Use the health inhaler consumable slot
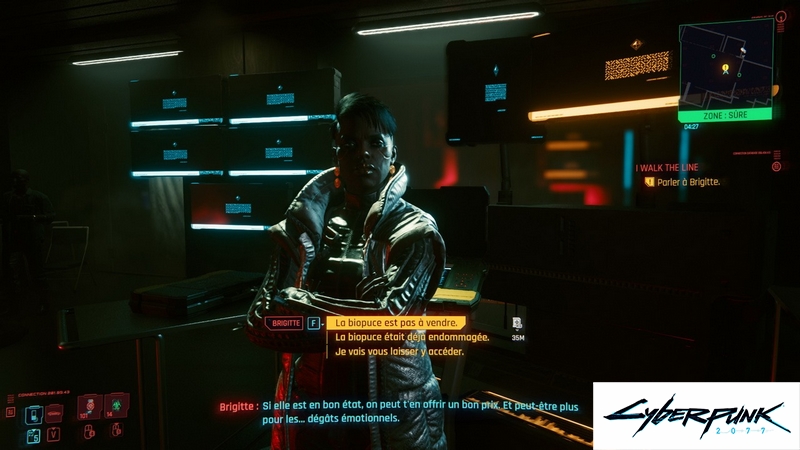Image resolution: width=800 pixels, height=450 pixels. (90, 405)
